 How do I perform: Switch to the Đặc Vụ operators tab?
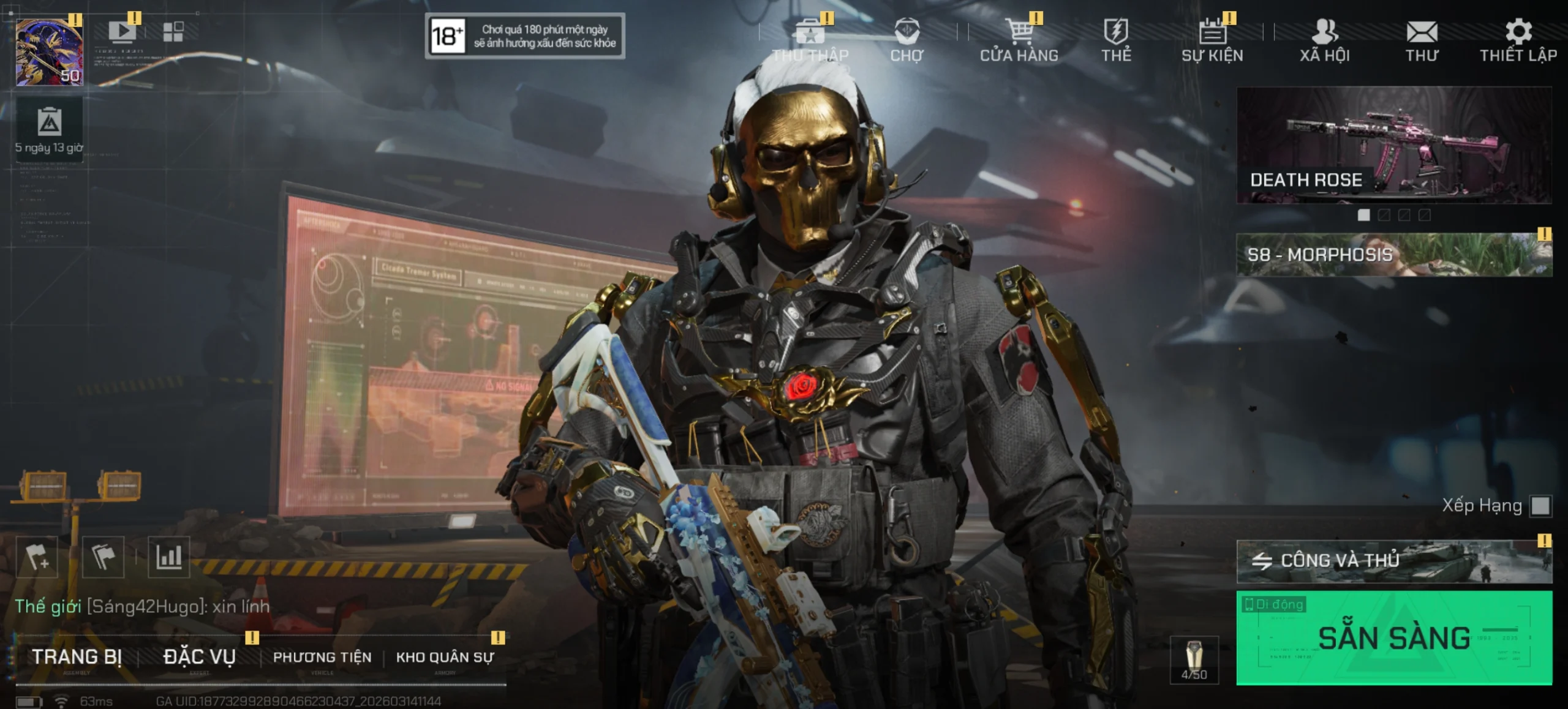200,657
